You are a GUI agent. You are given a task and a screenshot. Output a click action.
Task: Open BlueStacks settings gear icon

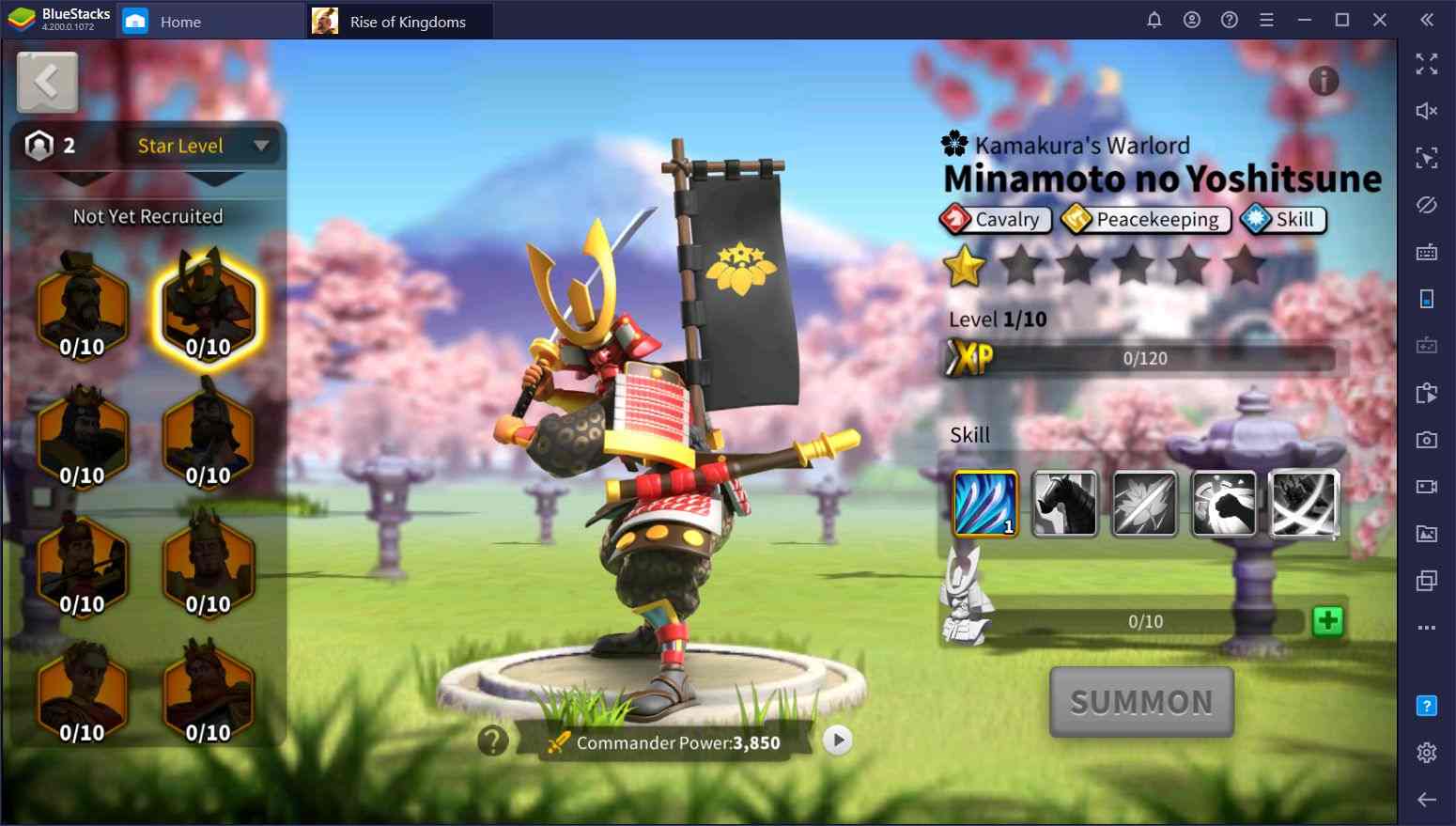1426,753
